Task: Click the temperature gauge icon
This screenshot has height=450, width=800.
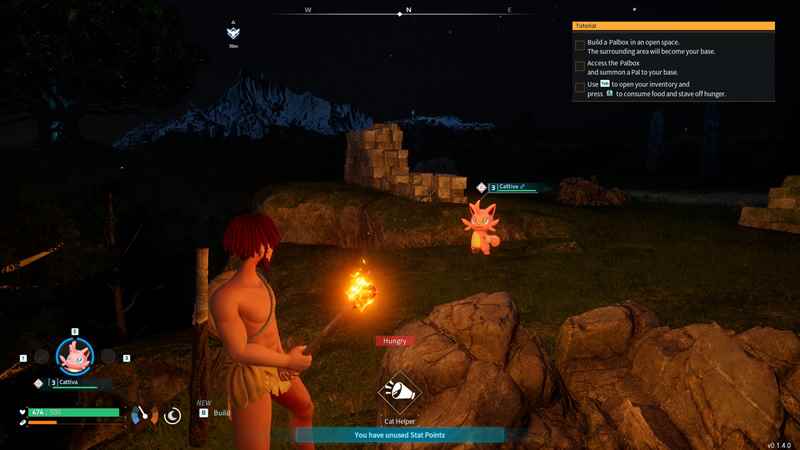Action: (141, 414)
